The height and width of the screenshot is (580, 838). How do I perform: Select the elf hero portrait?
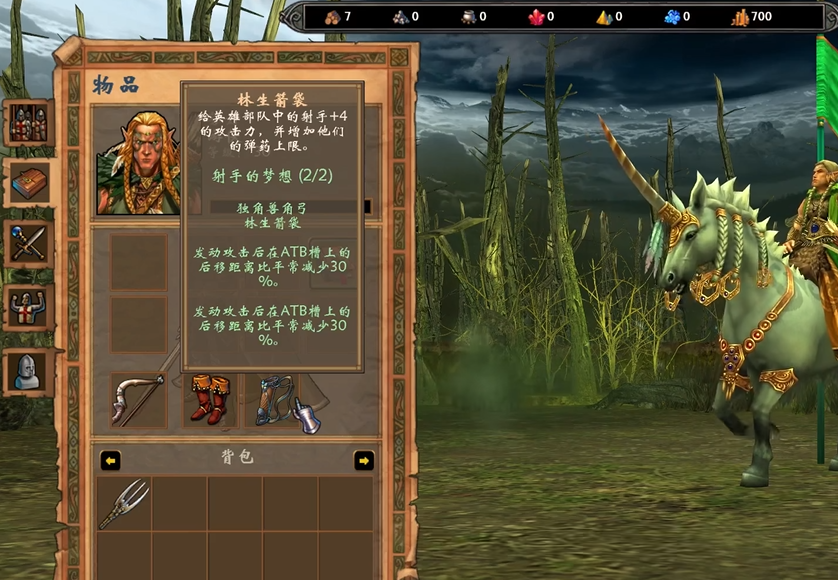click(138, 163)
